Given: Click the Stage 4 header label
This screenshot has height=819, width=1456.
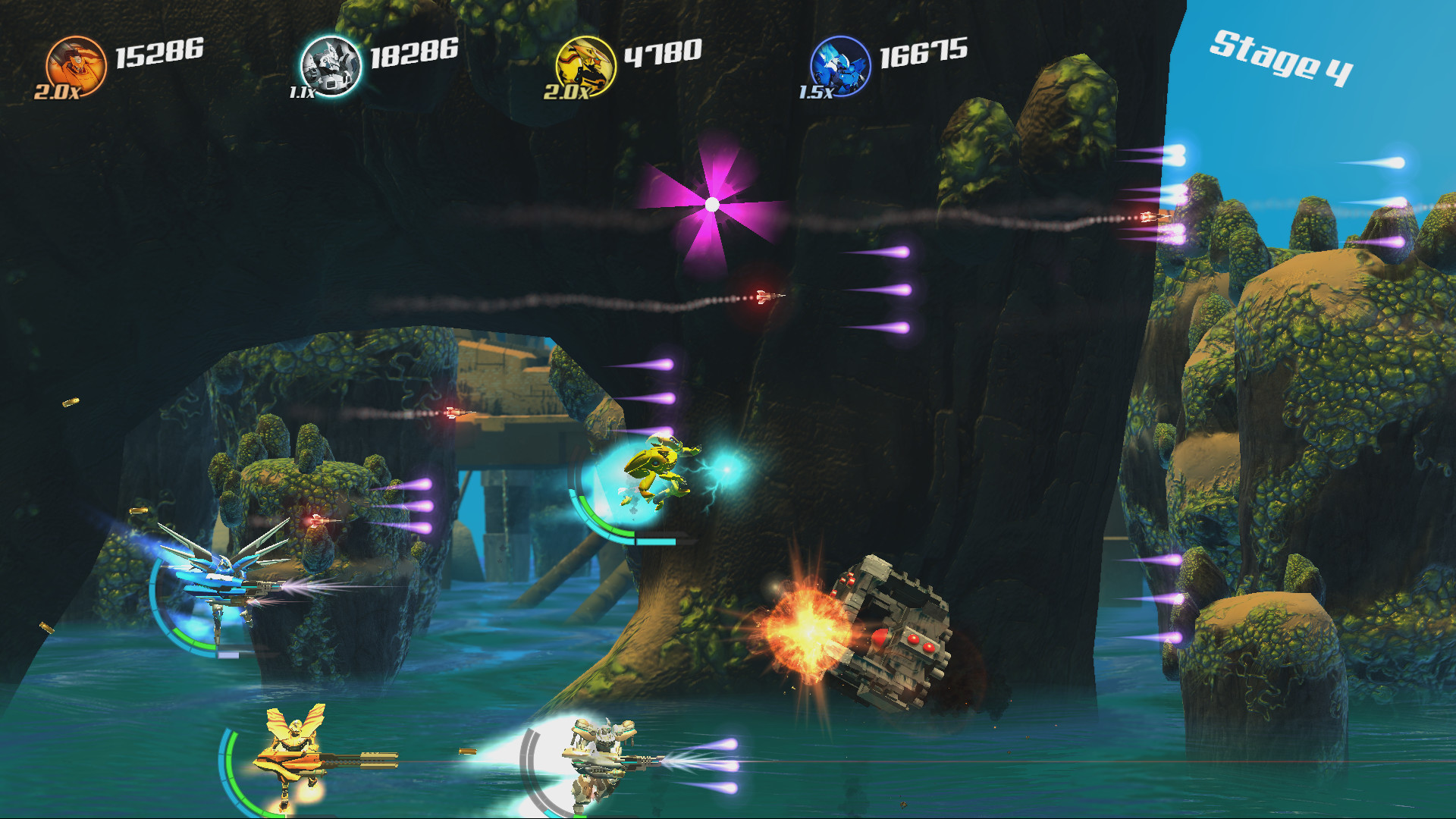Looking at the screenshot, I should pos(1283,59).
